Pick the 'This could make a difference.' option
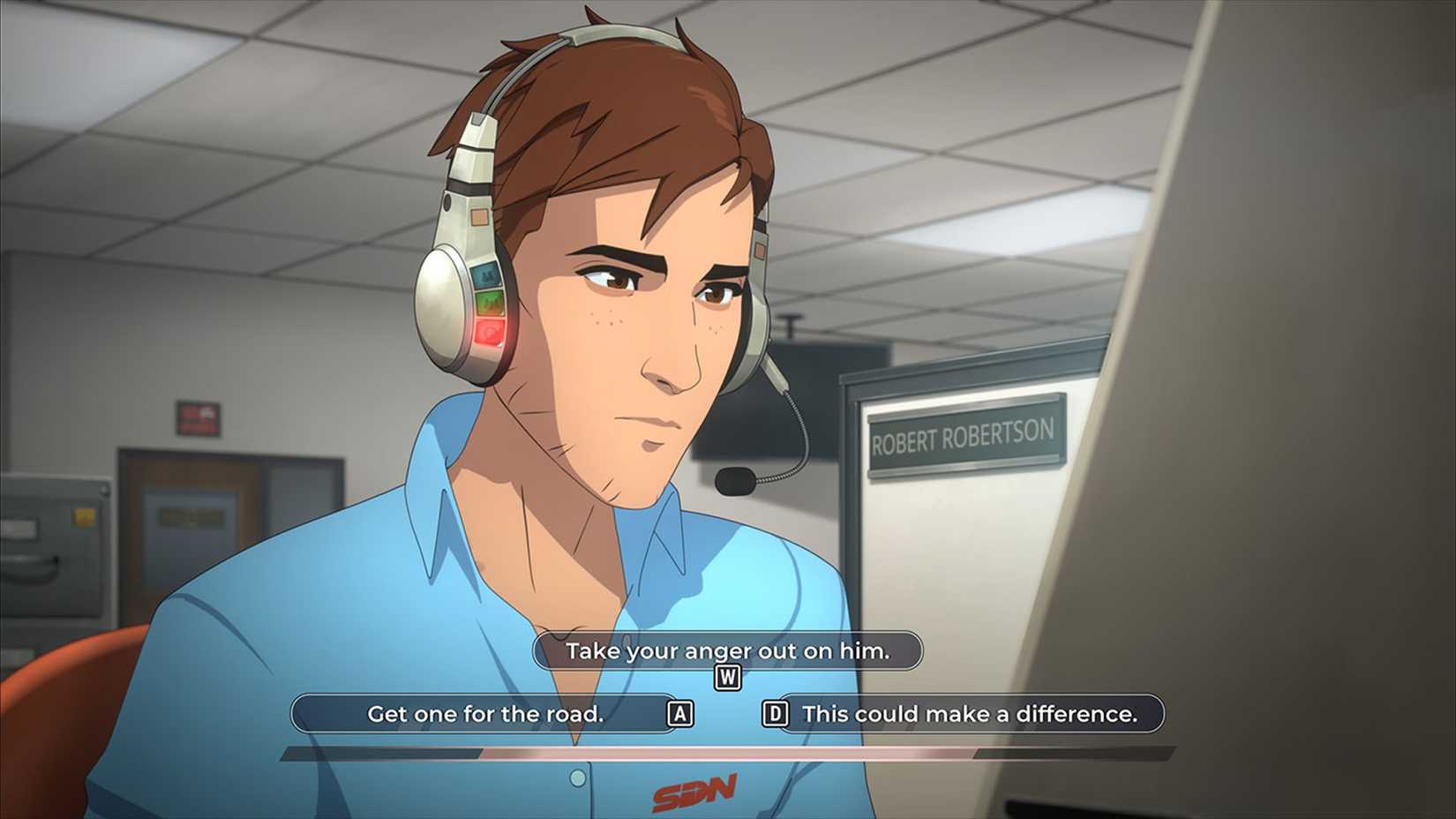Image resolution: width=1456 pixels, height=819 pixels. [971, 714]
